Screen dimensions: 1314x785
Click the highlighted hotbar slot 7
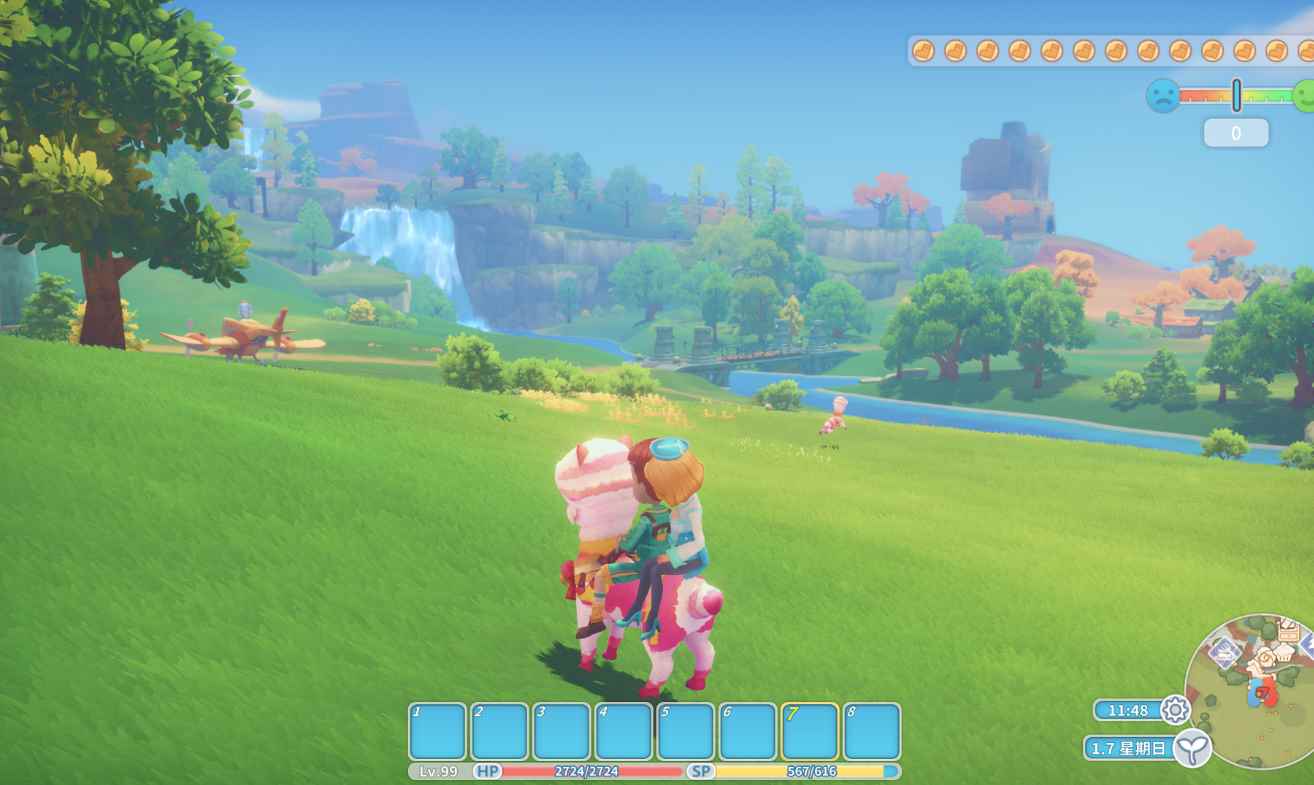(810, 731)
